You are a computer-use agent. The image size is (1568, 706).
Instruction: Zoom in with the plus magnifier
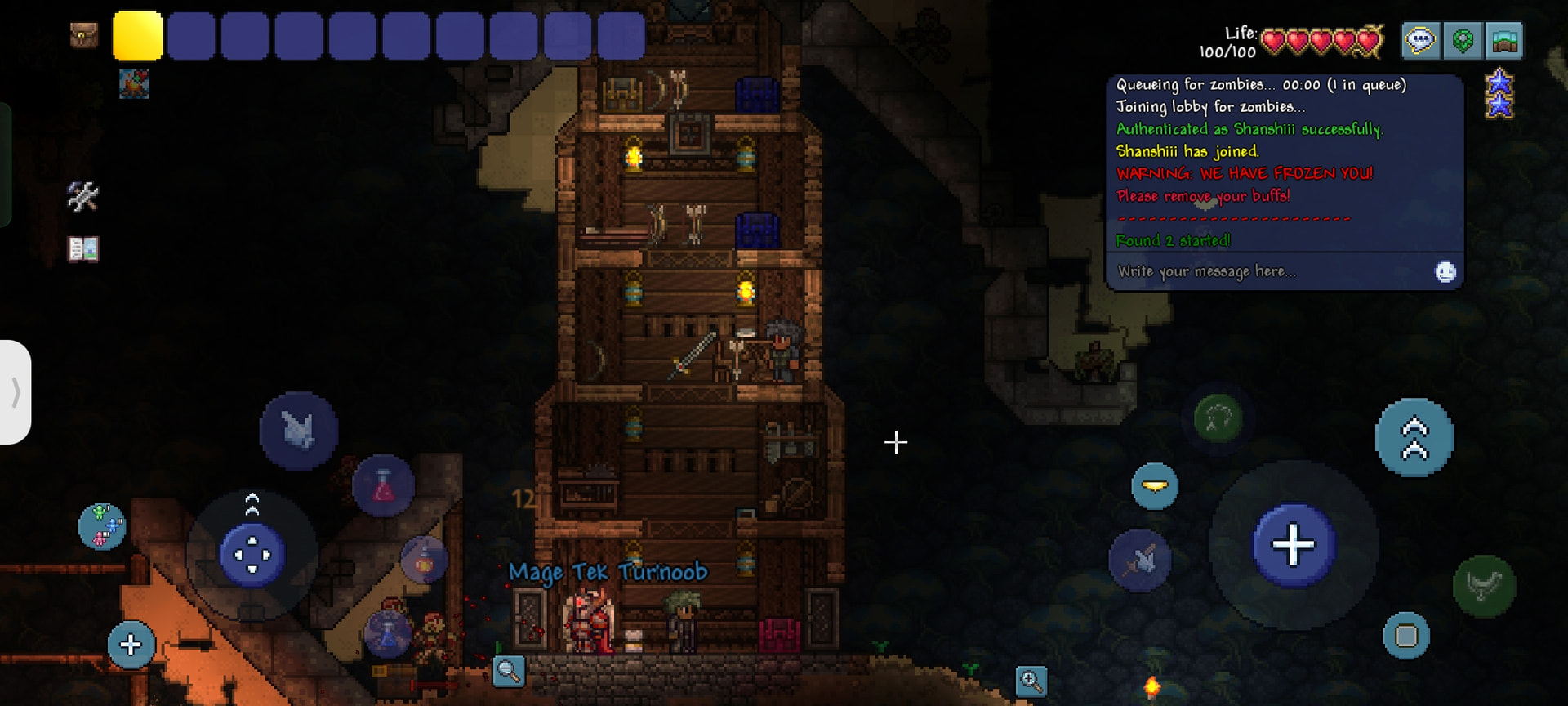click(1031, 681)
